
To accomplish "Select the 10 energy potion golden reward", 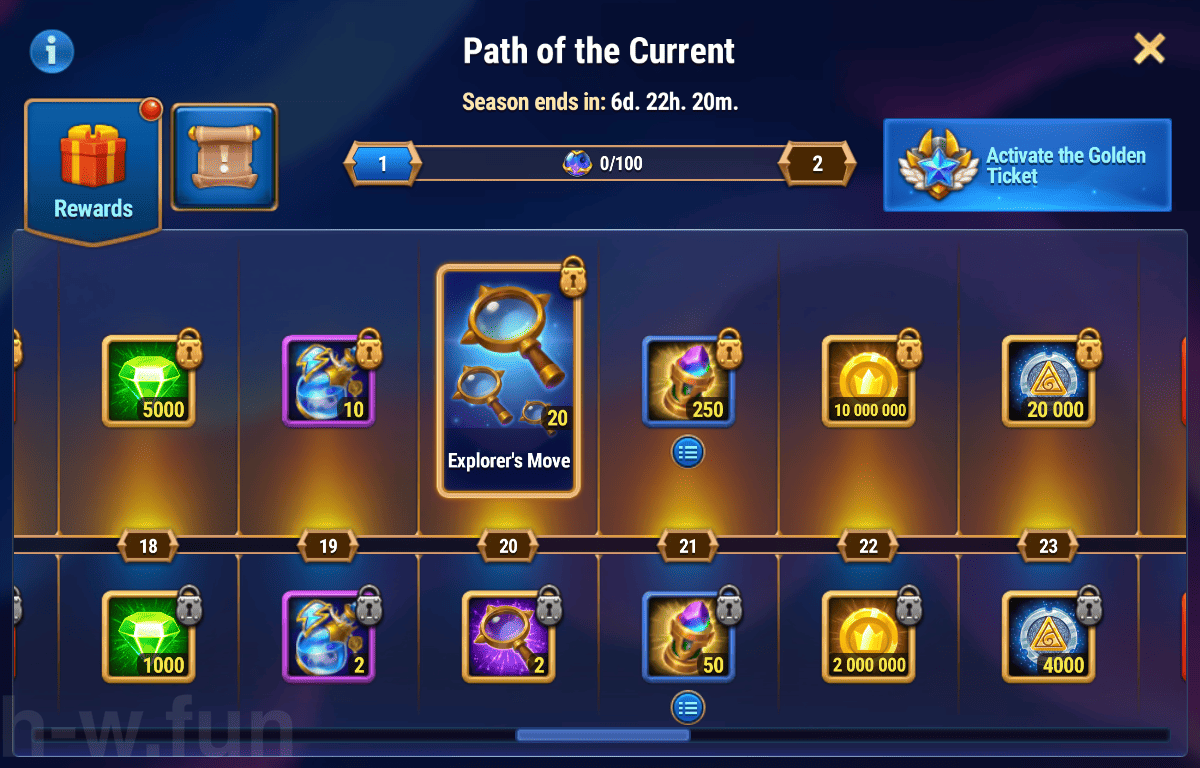I will [329, 381].
